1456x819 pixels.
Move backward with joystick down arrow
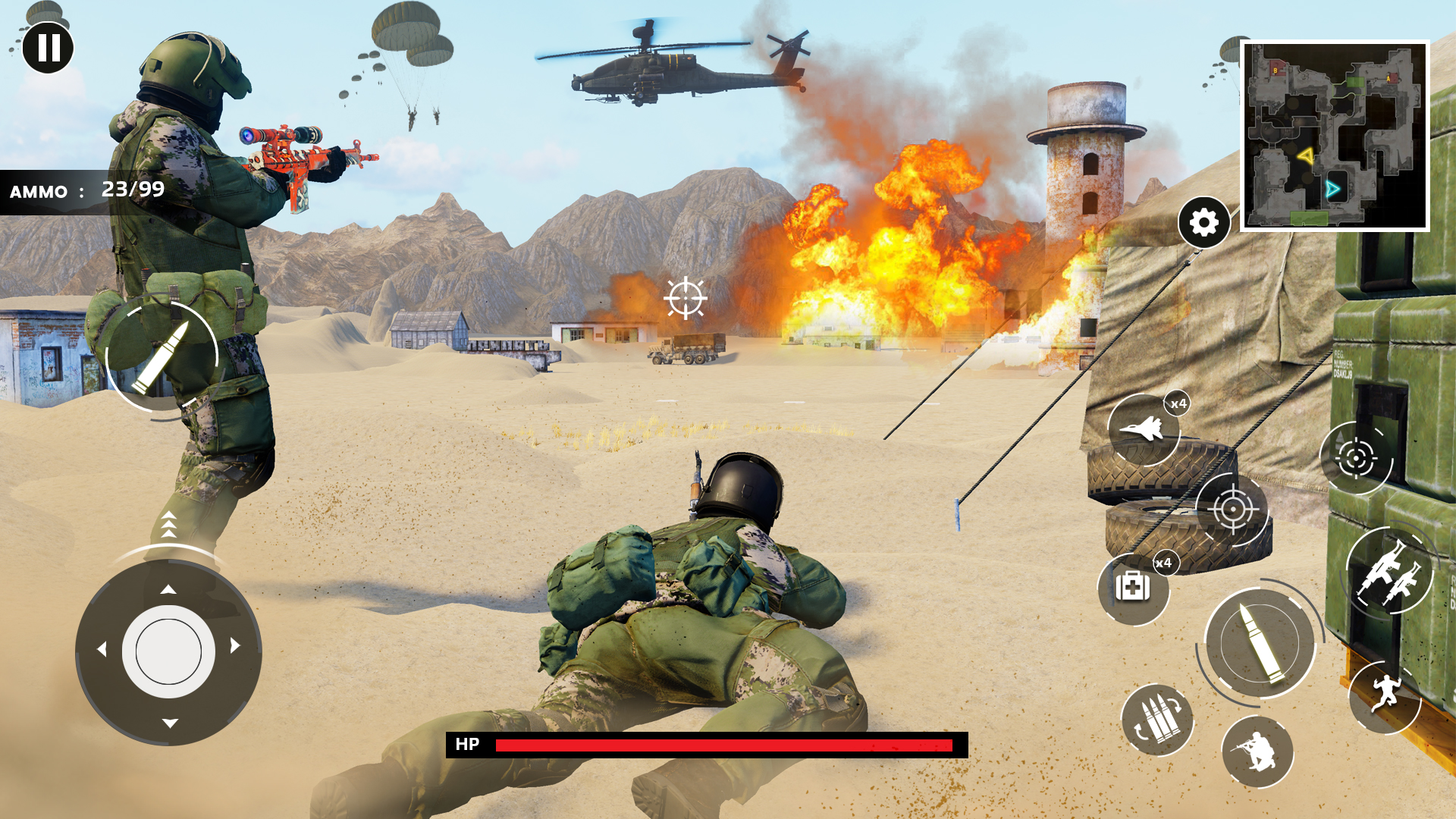[x=170, y=723]
